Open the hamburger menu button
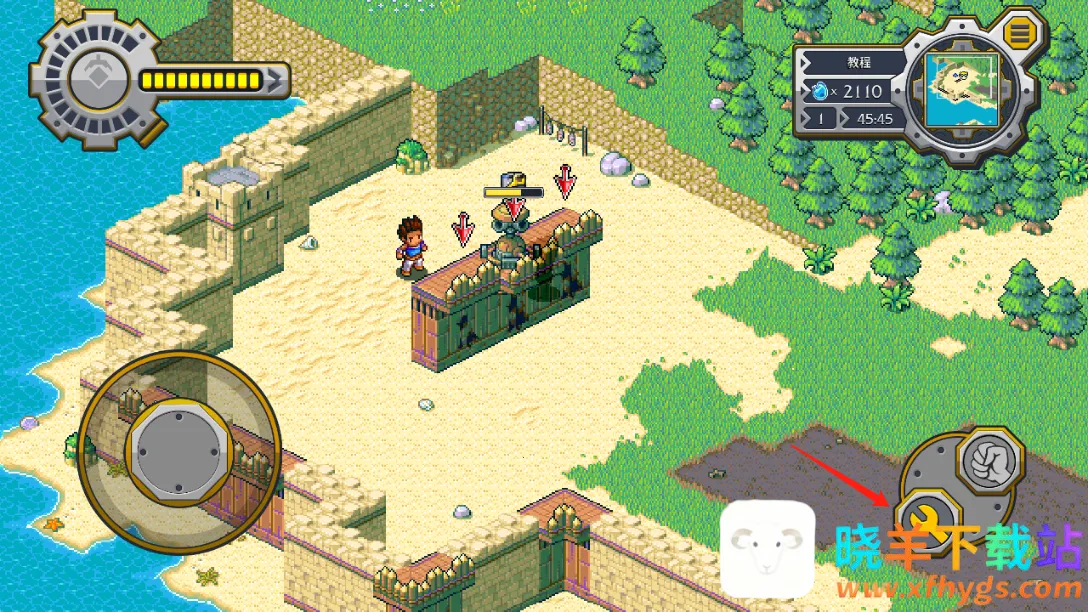 (x=1020, y=35)
